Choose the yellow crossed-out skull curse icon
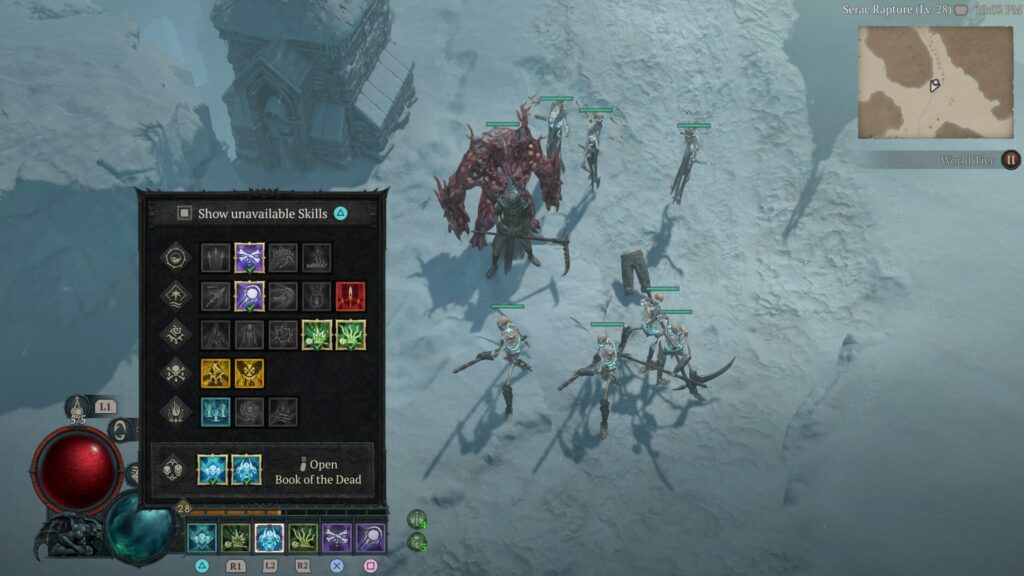1024x576 pixels. 249,373
